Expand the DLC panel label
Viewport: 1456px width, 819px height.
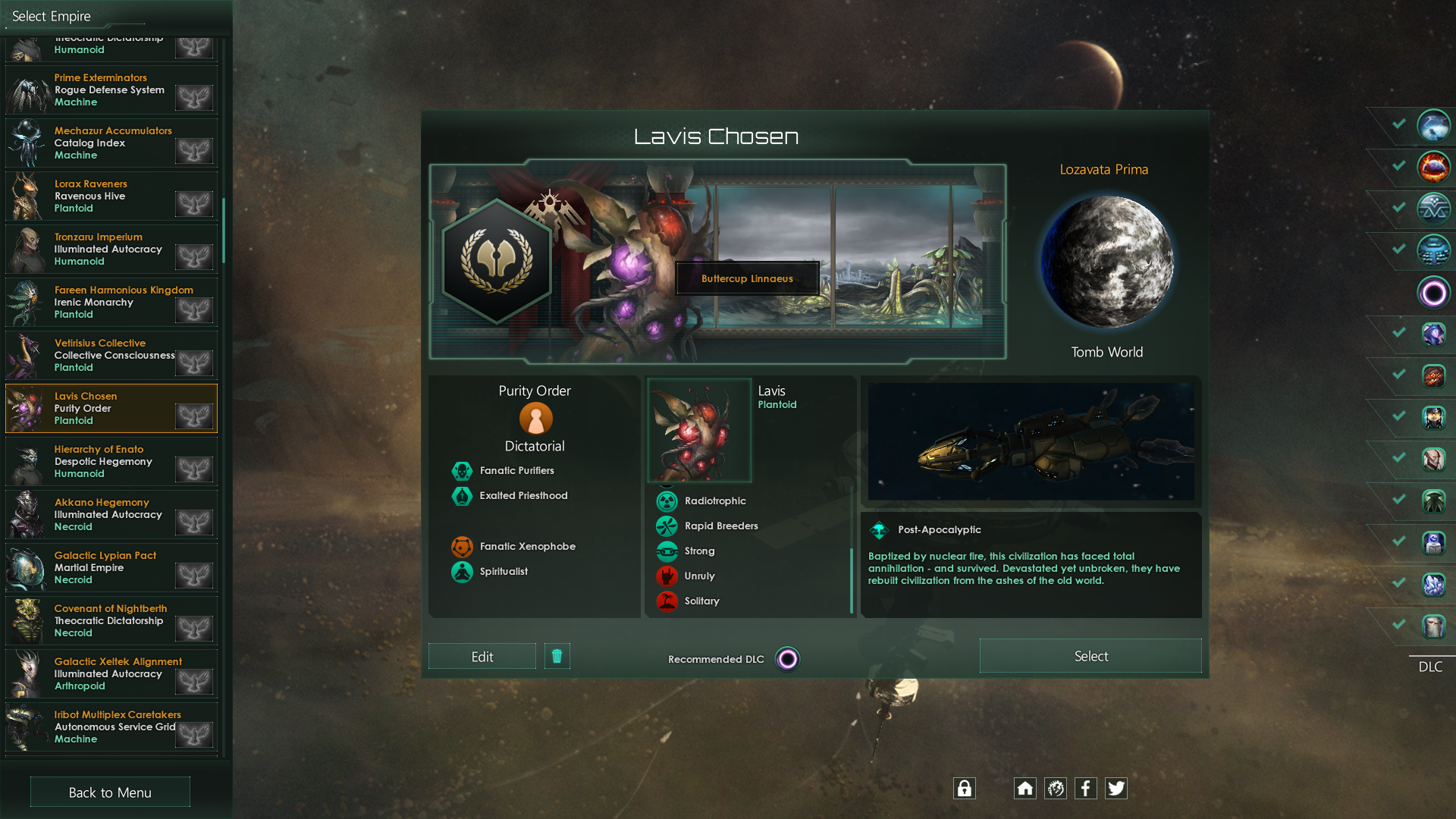point(1431,667)
